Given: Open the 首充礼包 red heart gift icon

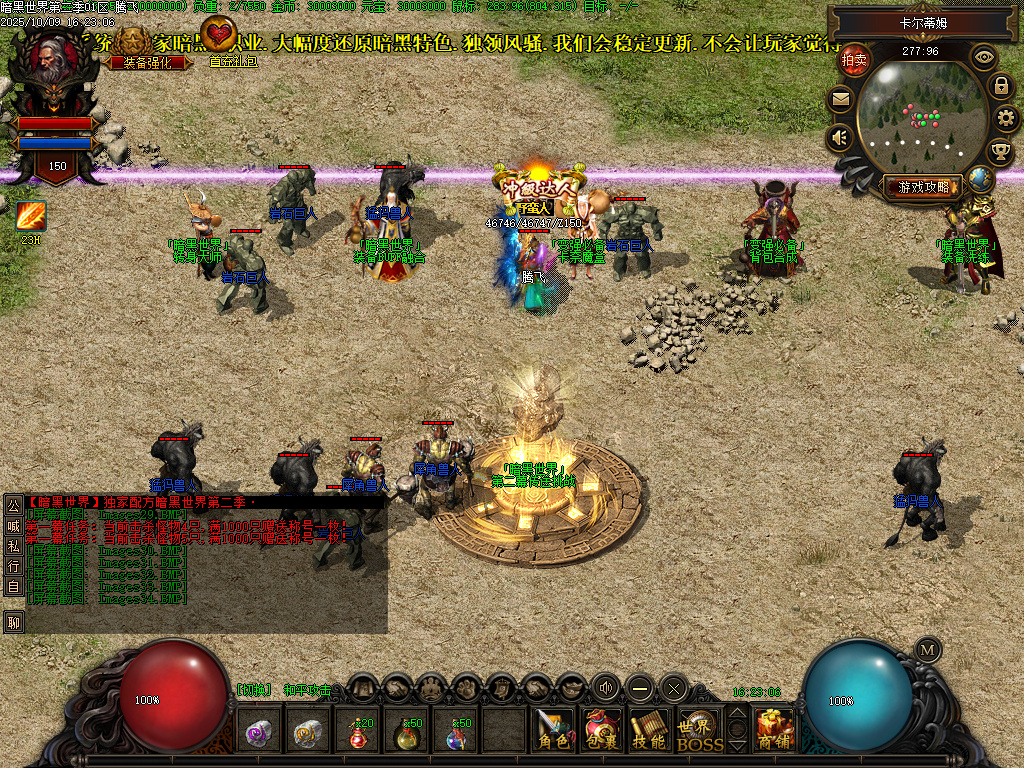Looking at the screenshot, I should [x=219, y=39].
